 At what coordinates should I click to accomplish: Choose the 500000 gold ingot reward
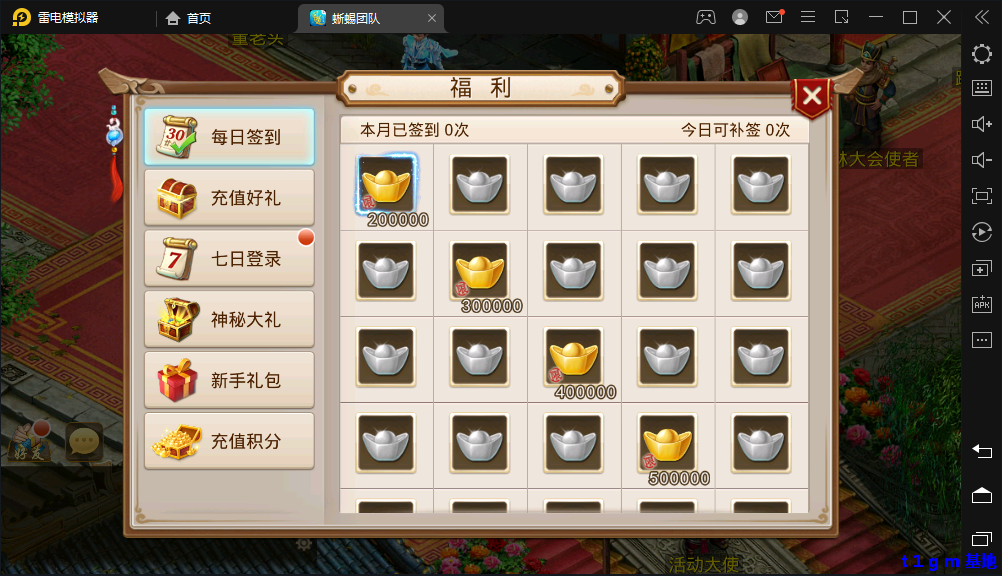(x=668, y=443)
